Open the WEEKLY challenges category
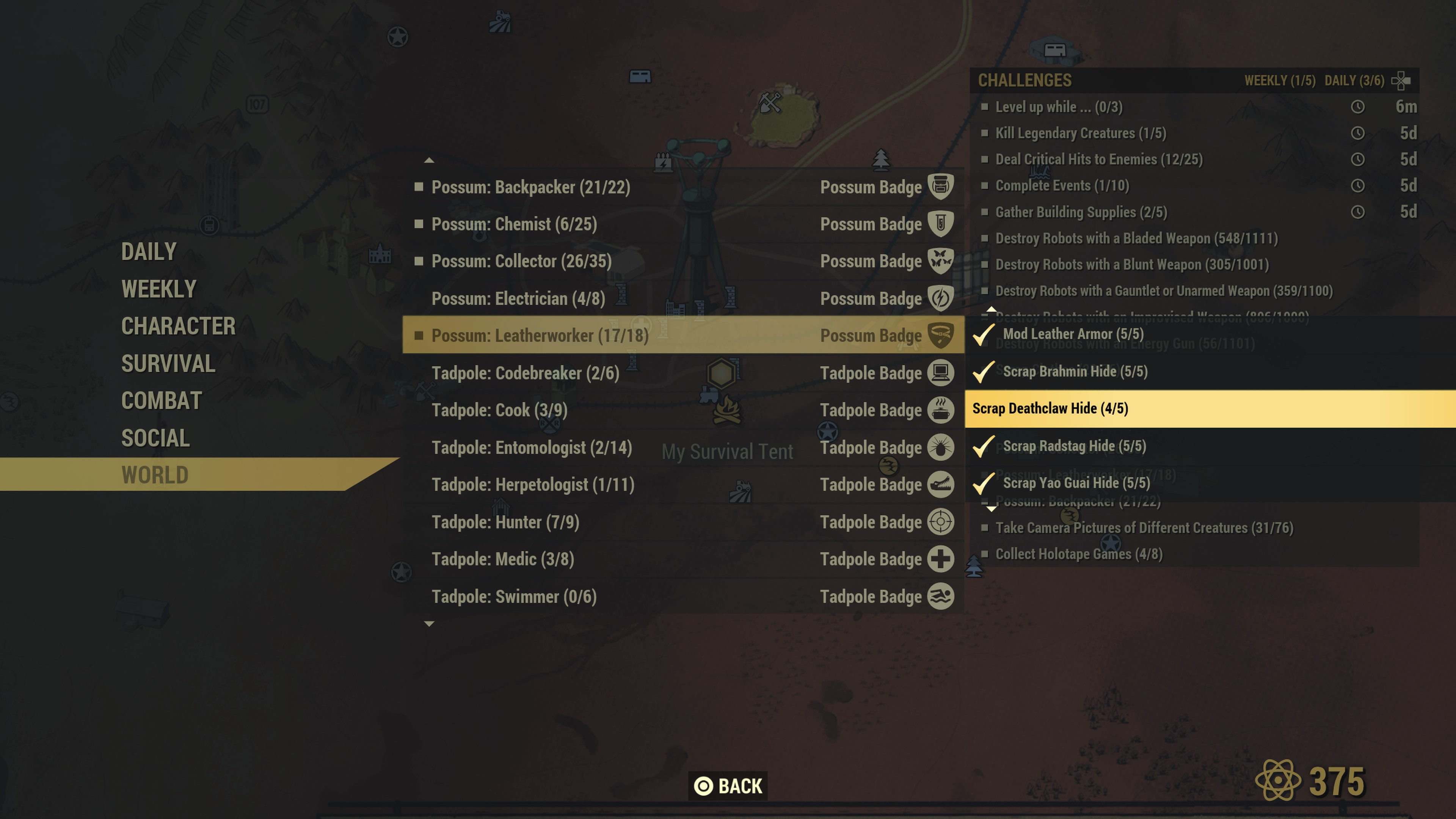Screen dimensions: 1456x819 [x=159, y=289]
